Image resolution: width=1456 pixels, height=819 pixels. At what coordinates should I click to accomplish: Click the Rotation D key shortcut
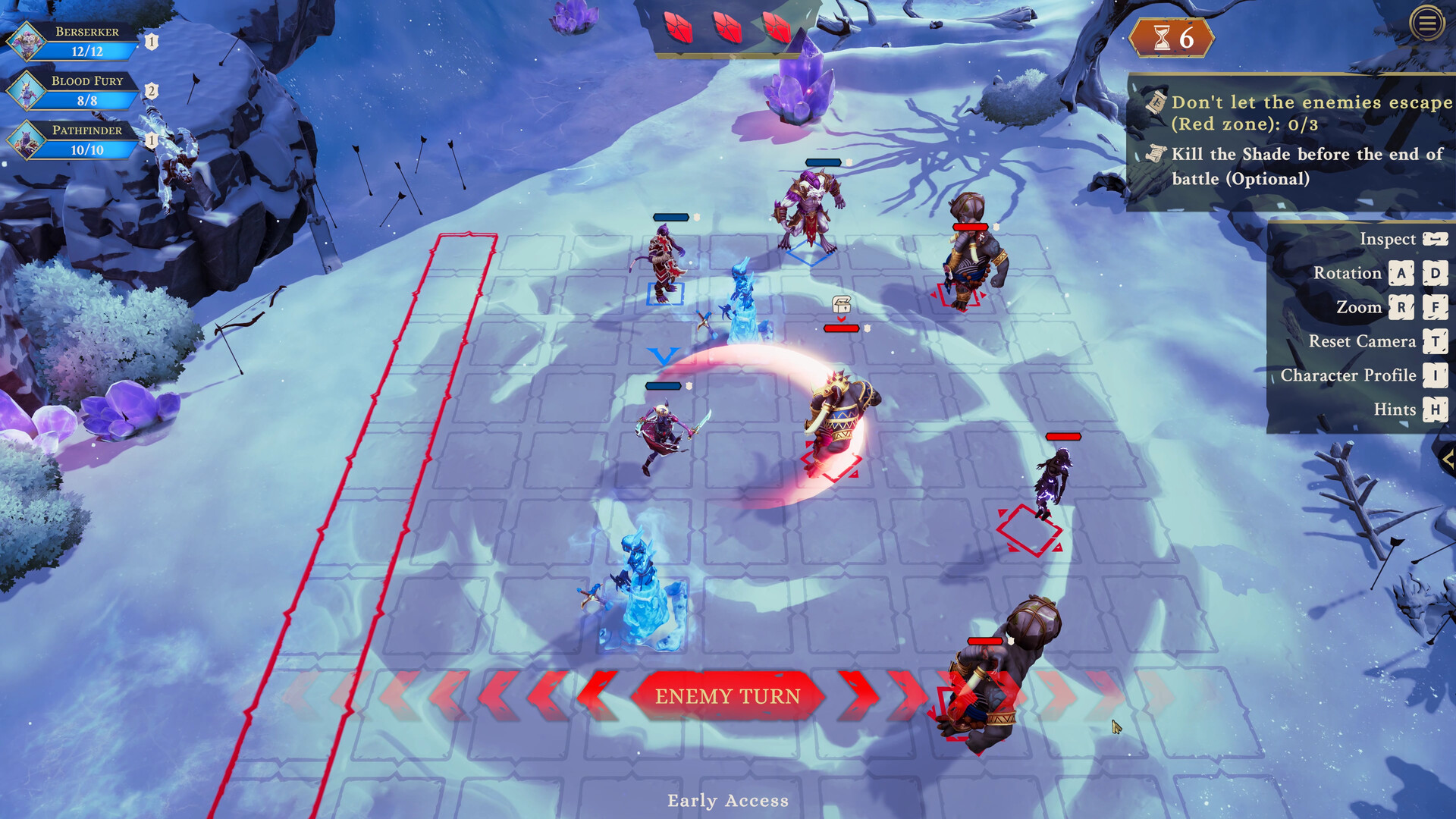click(1436, 274)
